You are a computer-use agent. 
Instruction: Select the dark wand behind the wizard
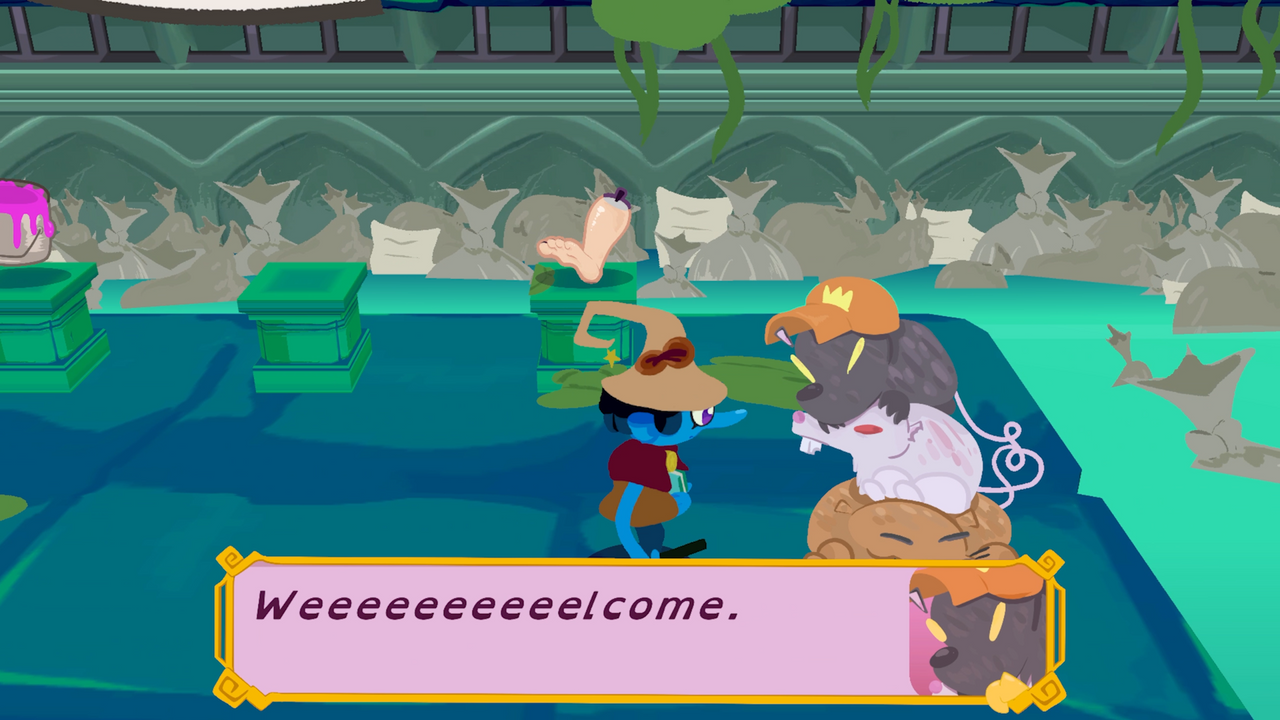[685, 548]
